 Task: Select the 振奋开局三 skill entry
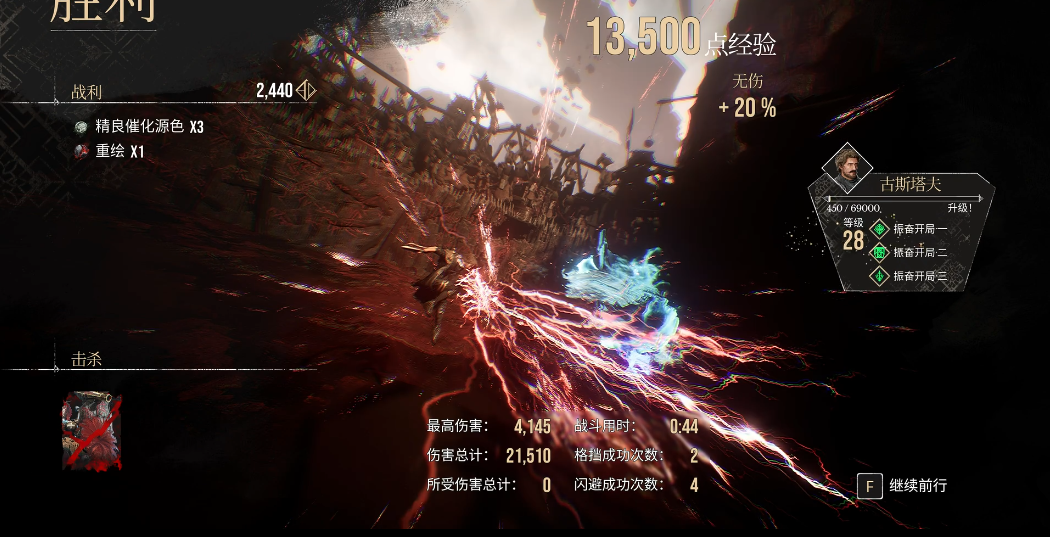pyautogui.click(x=911, y=276)
